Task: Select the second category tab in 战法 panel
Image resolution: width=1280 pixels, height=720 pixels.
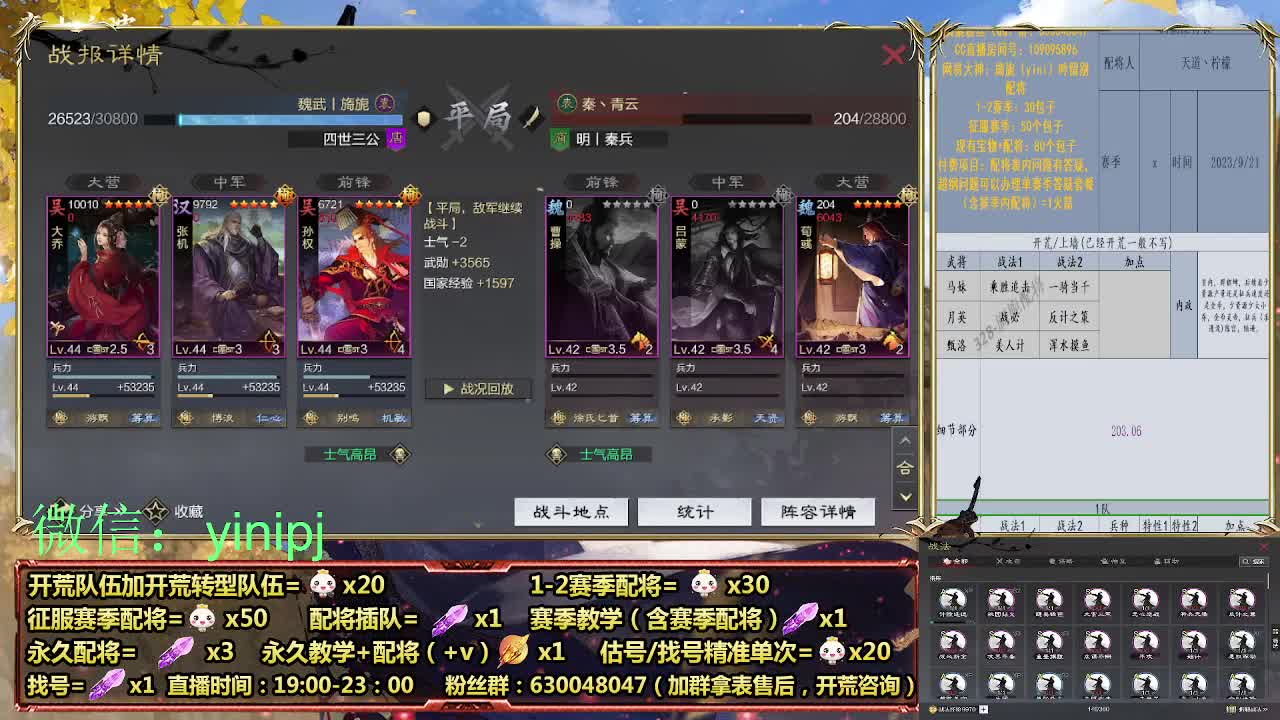Action: pyautogui.click(x=1008, y=562)
